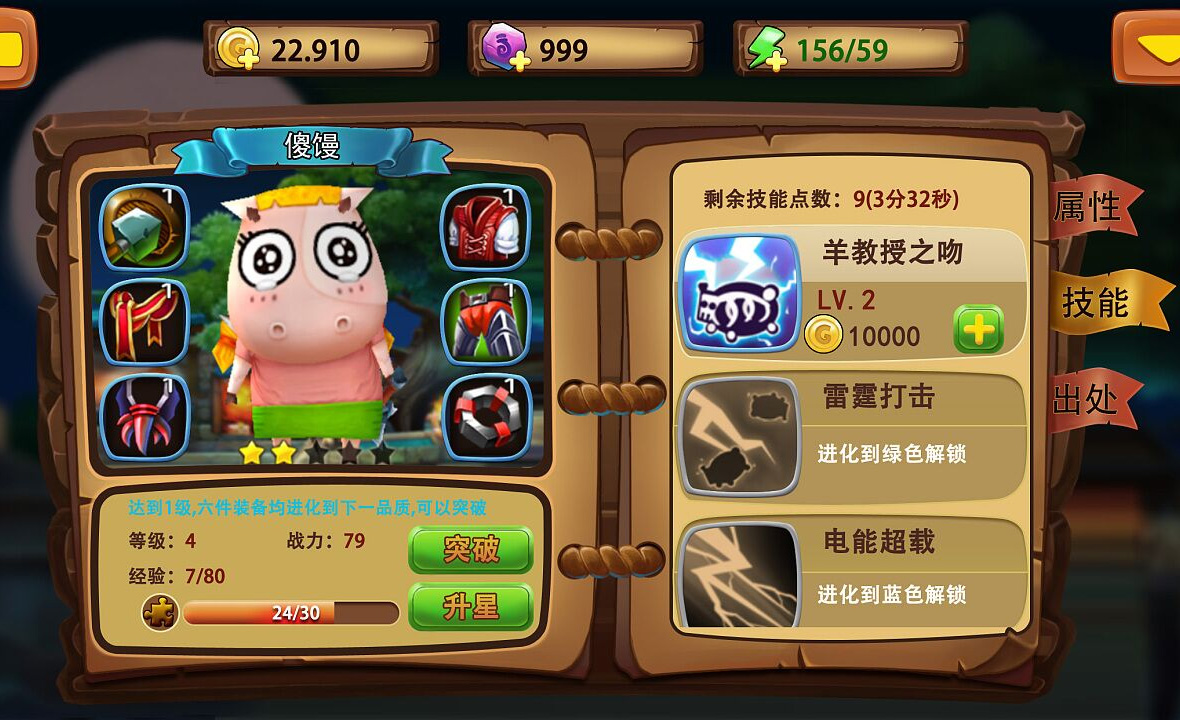The height and width of the screenshot is (720, 1180).
Task: Select the red pants equipment slot
Action: click(x=485, y=322)
